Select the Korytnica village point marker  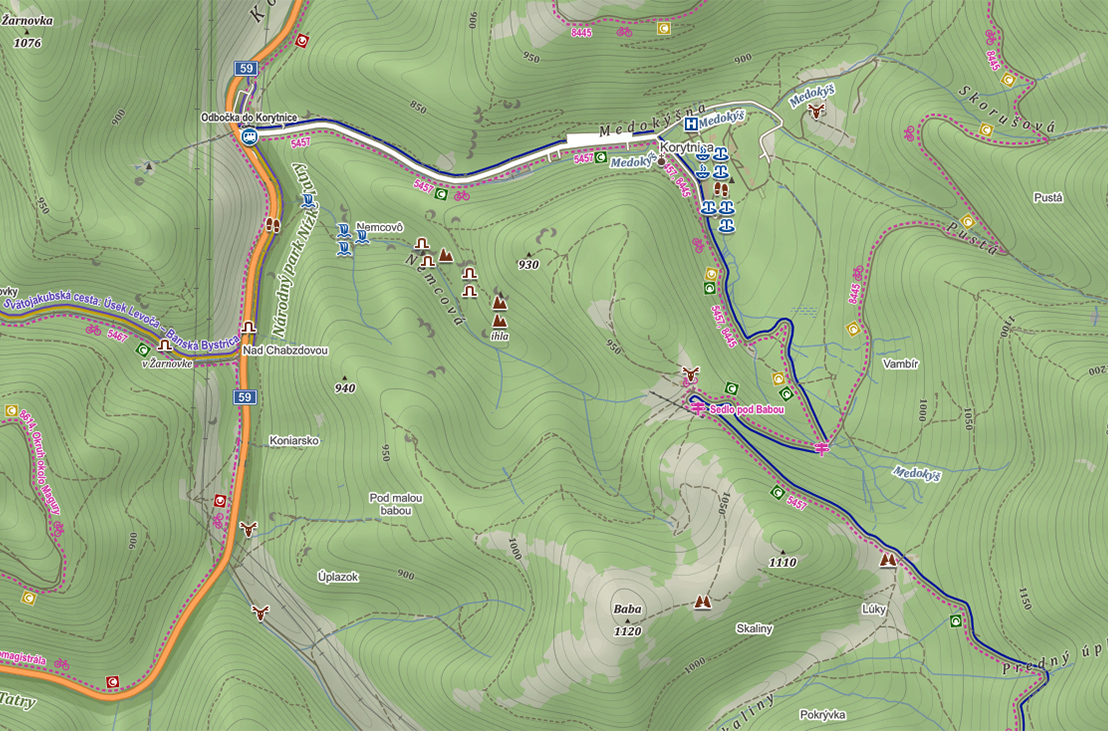(661, 160)
